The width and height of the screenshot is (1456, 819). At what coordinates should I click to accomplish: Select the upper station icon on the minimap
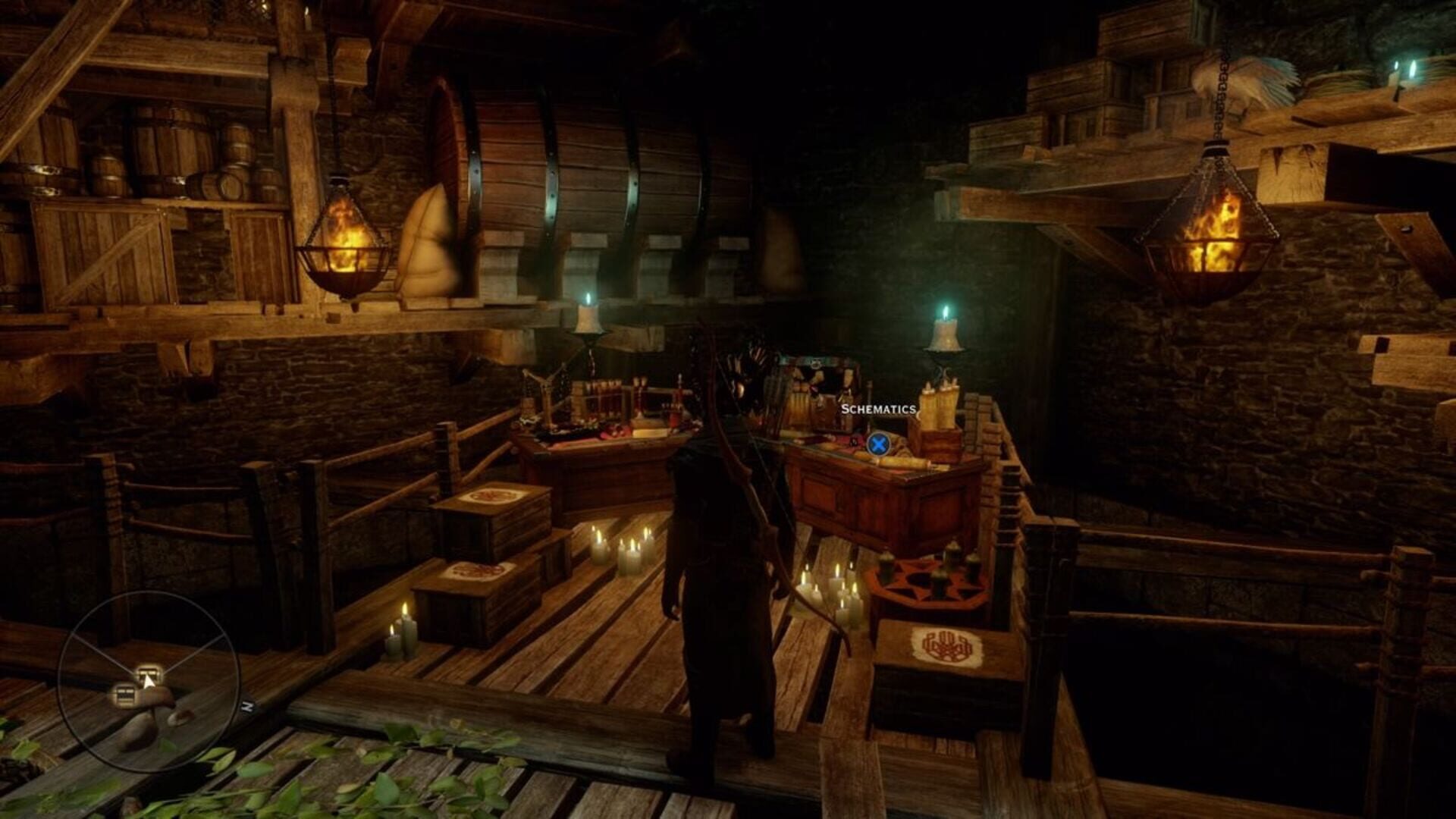tap(149, 673)
